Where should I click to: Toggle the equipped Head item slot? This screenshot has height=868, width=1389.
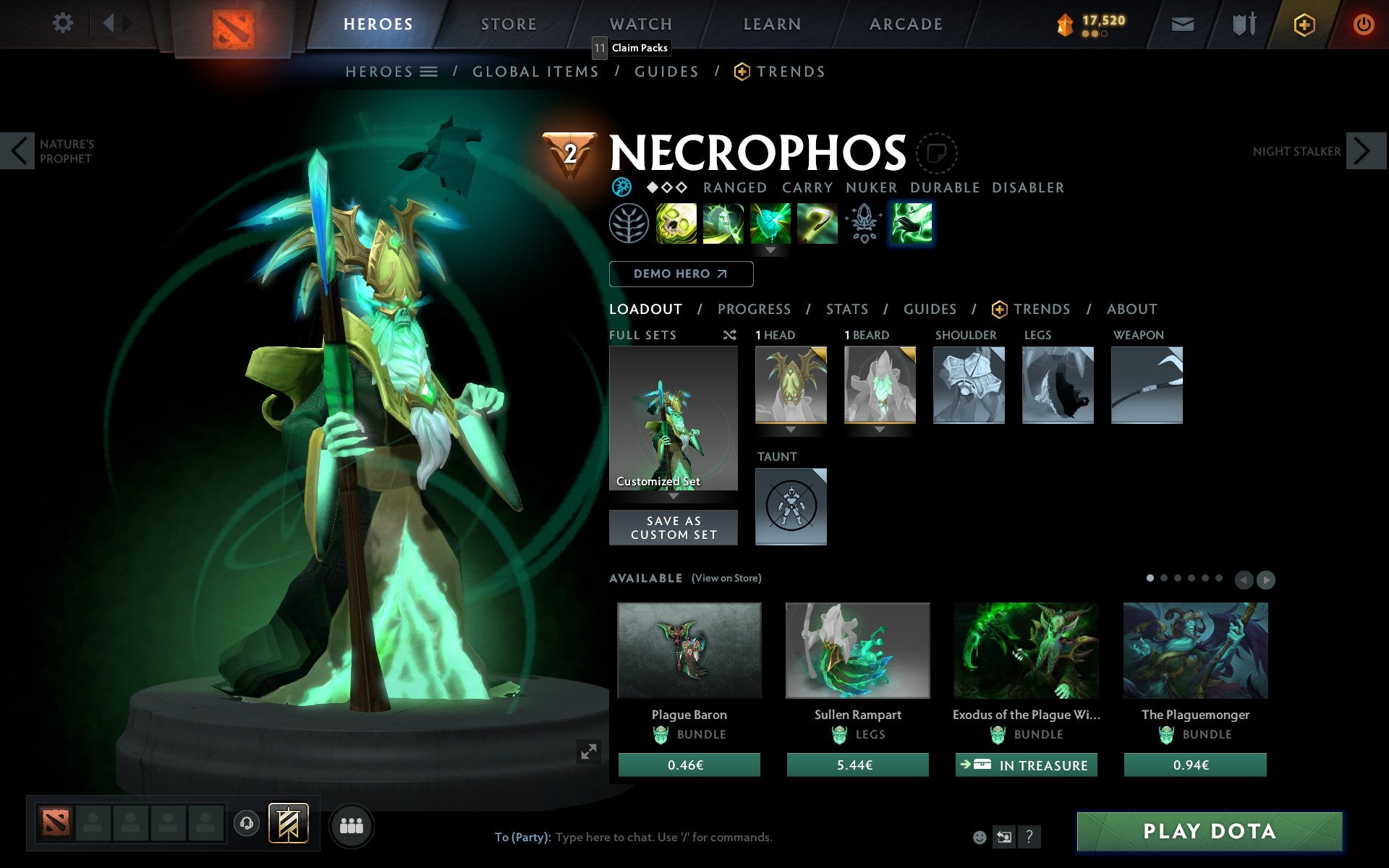[791, 386]
